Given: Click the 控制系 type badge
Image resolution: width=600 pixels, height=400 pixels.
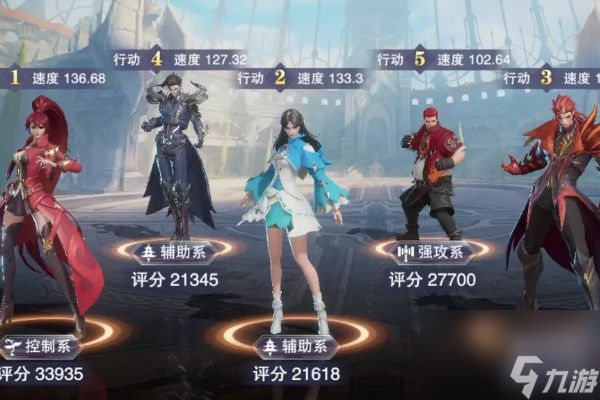Looking at the screenshot, I should coord(41,347).
